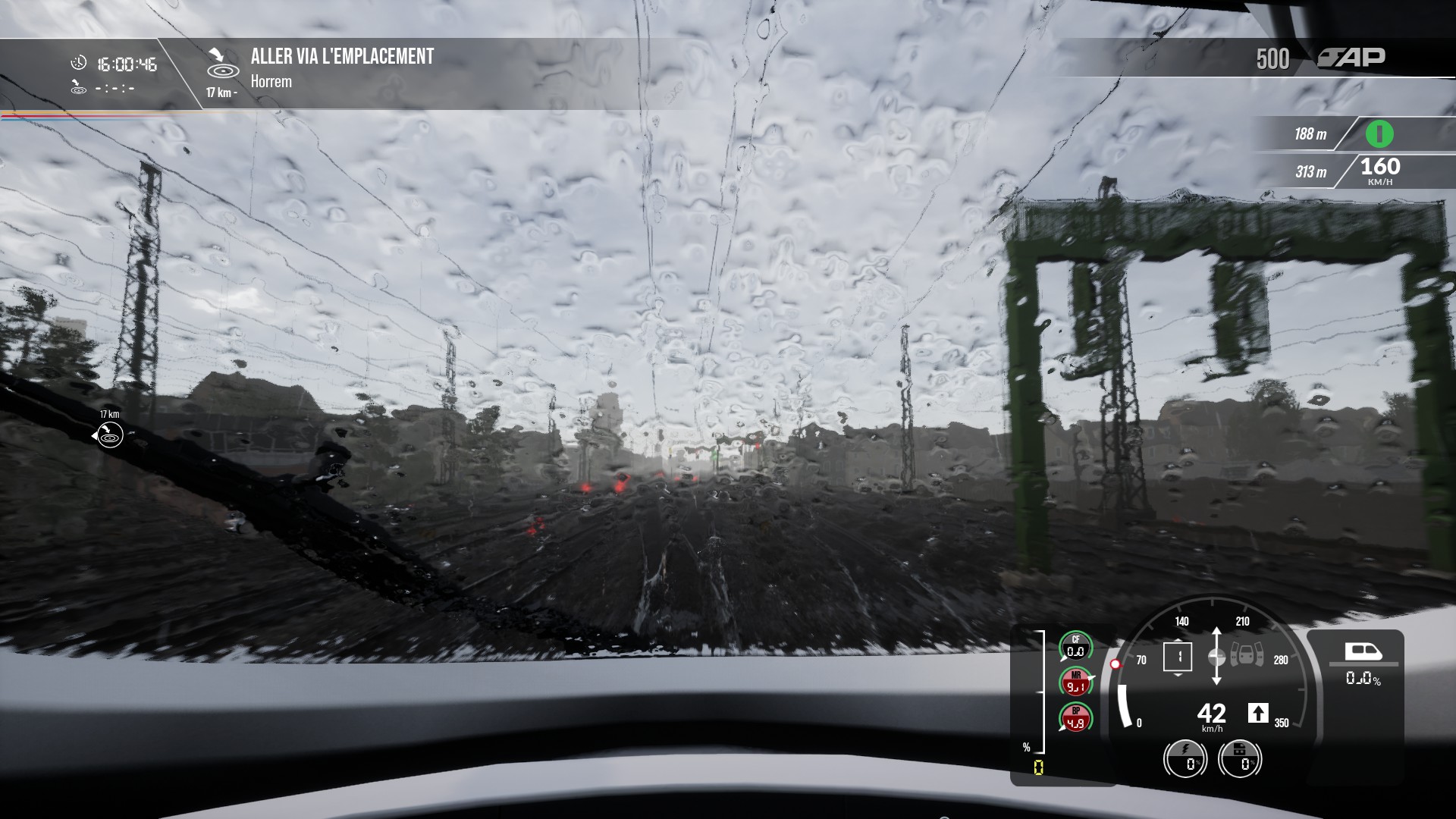The image size is (1456, 819).
Task: Select the red MR main reservoir gauge
Action: tap(1075, 682)
